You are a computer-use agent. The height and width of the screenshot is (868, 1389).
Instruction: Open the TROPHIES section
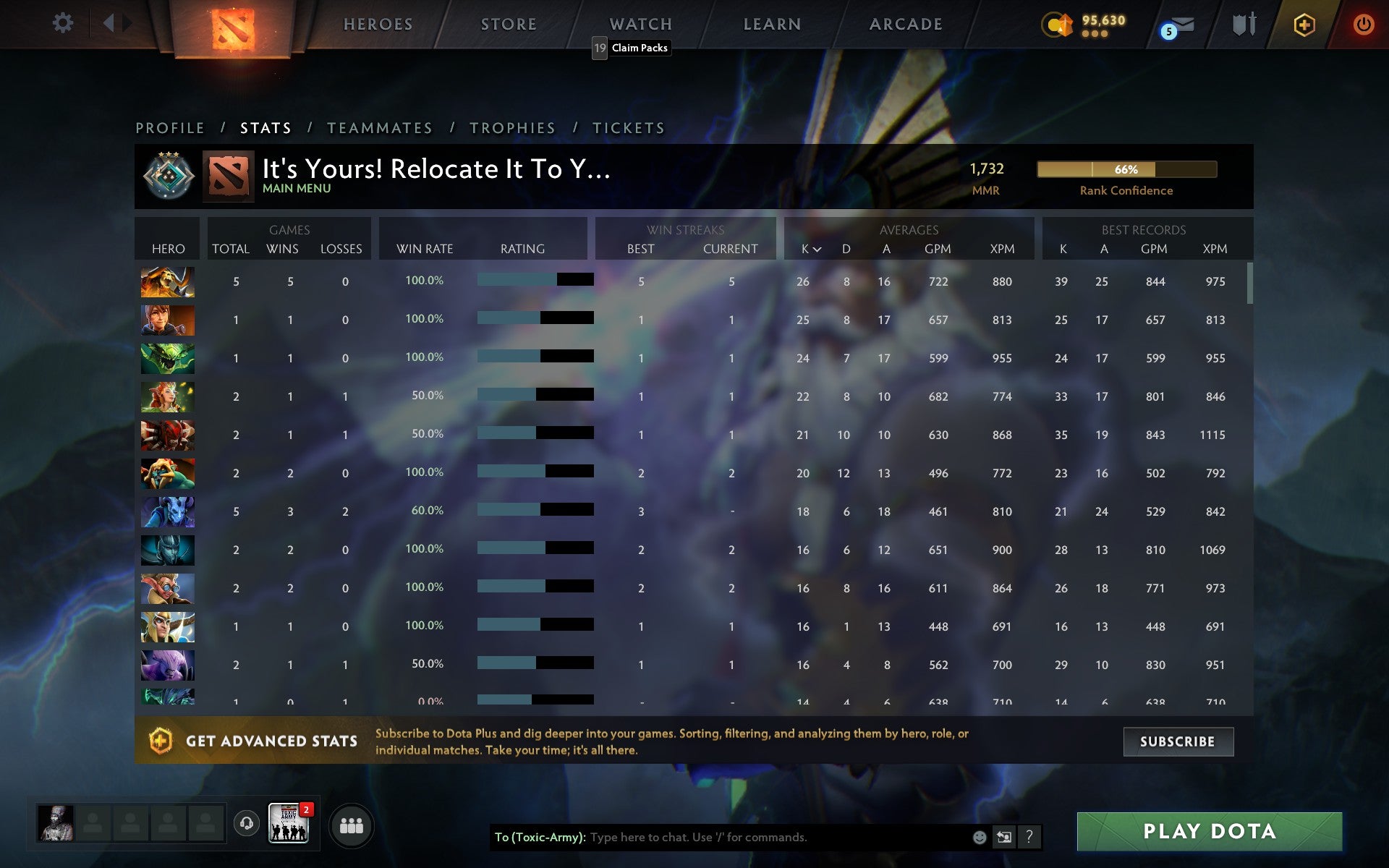tap(511, 127)
